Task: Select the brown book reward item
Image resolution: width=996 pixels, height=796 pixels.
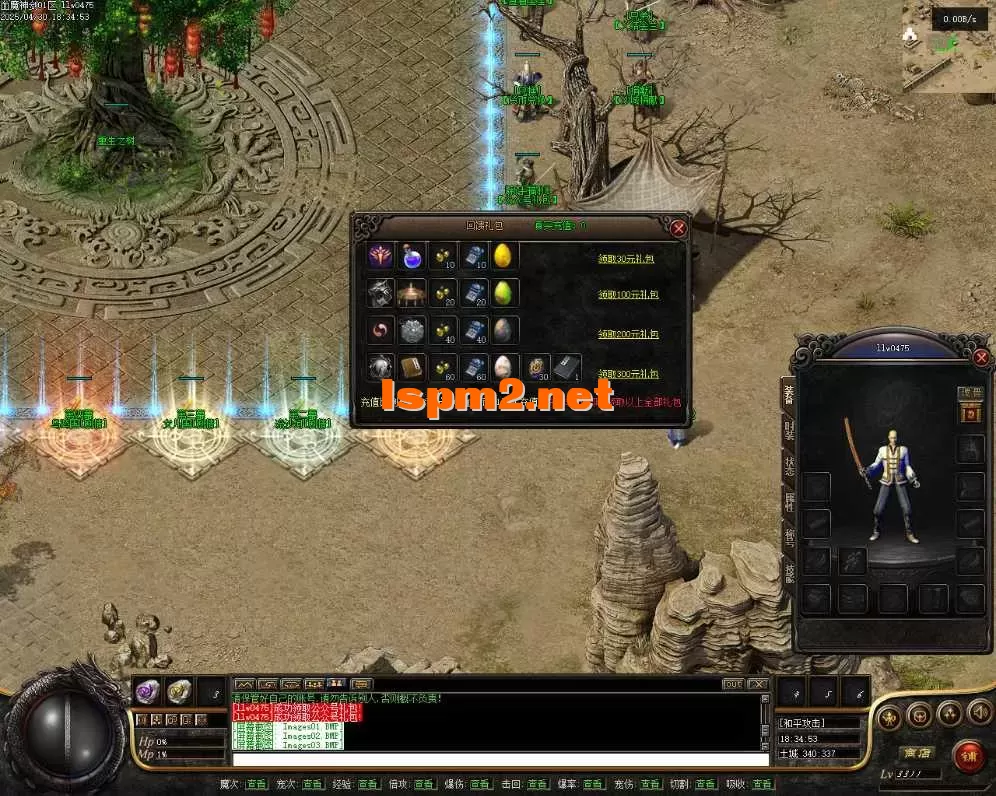Action: pyautogui.click(x=411, y=367)
